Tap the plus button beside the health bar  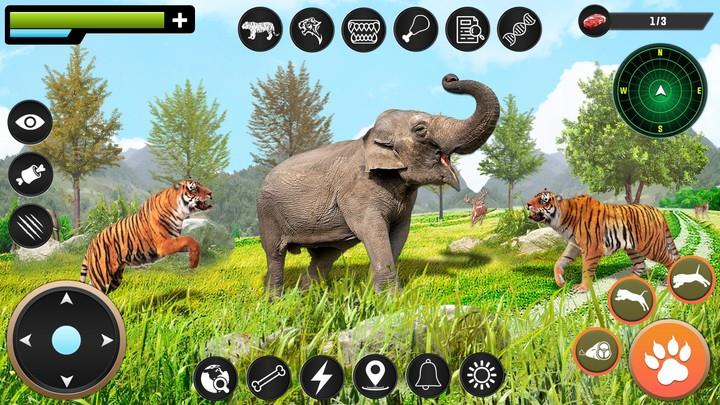(x=180, y=20)
